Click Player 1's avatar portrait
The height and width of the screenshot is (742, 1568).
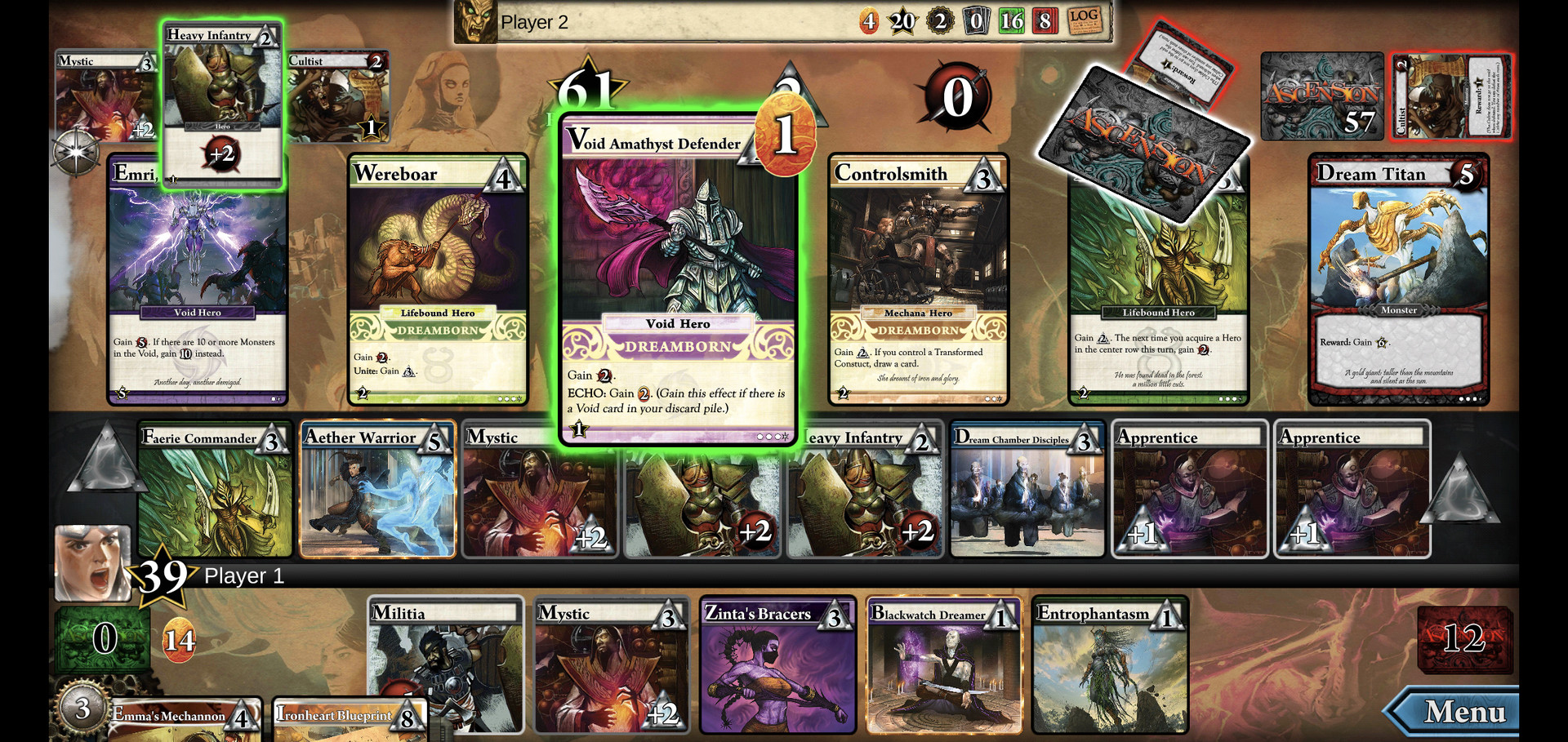[92, 555]
